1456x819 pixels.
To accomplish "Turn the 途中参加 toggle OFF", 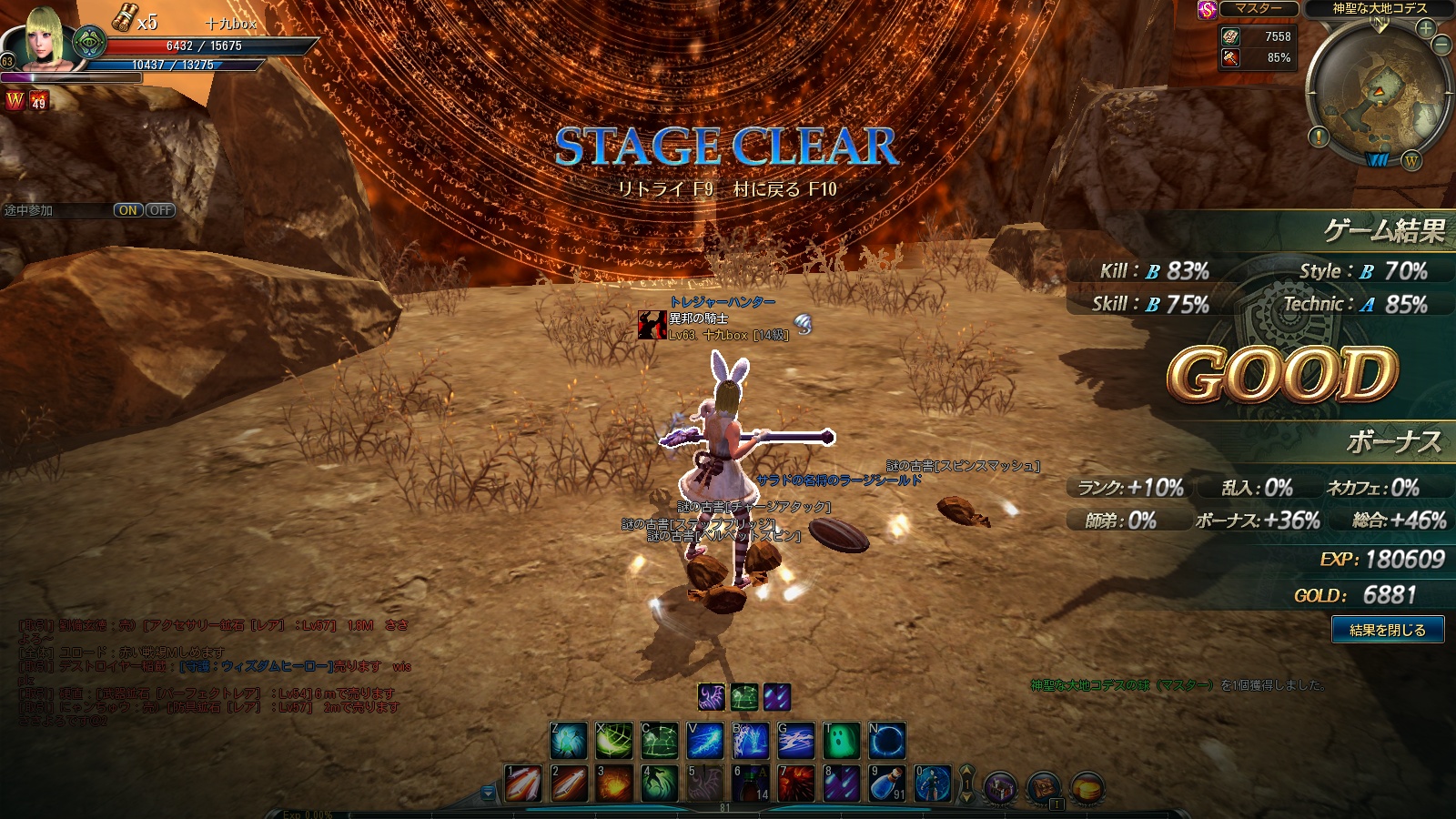I will (x=161, y=210).
